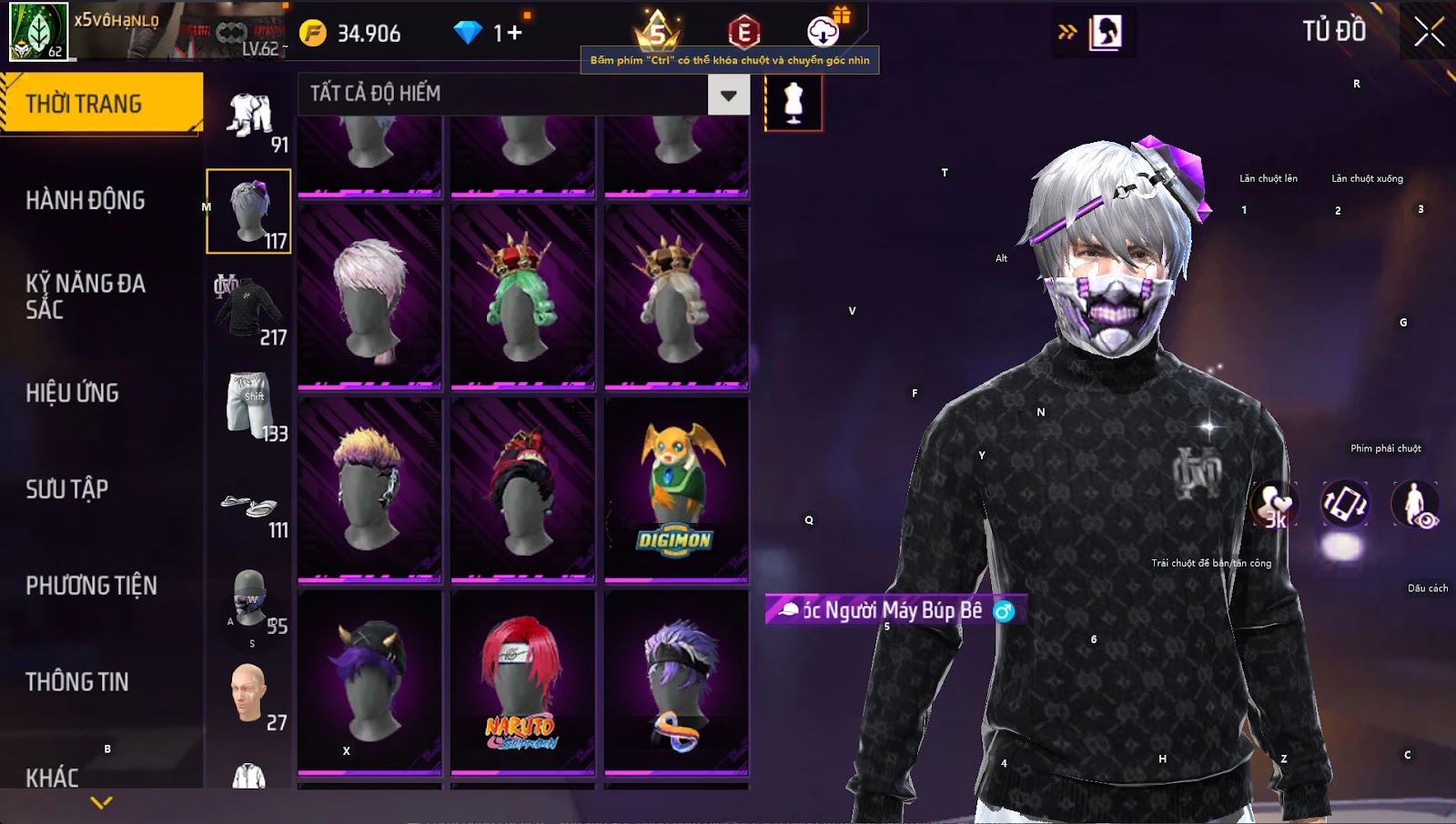Choose the pink-white spiky hair

tap(369, 296)
